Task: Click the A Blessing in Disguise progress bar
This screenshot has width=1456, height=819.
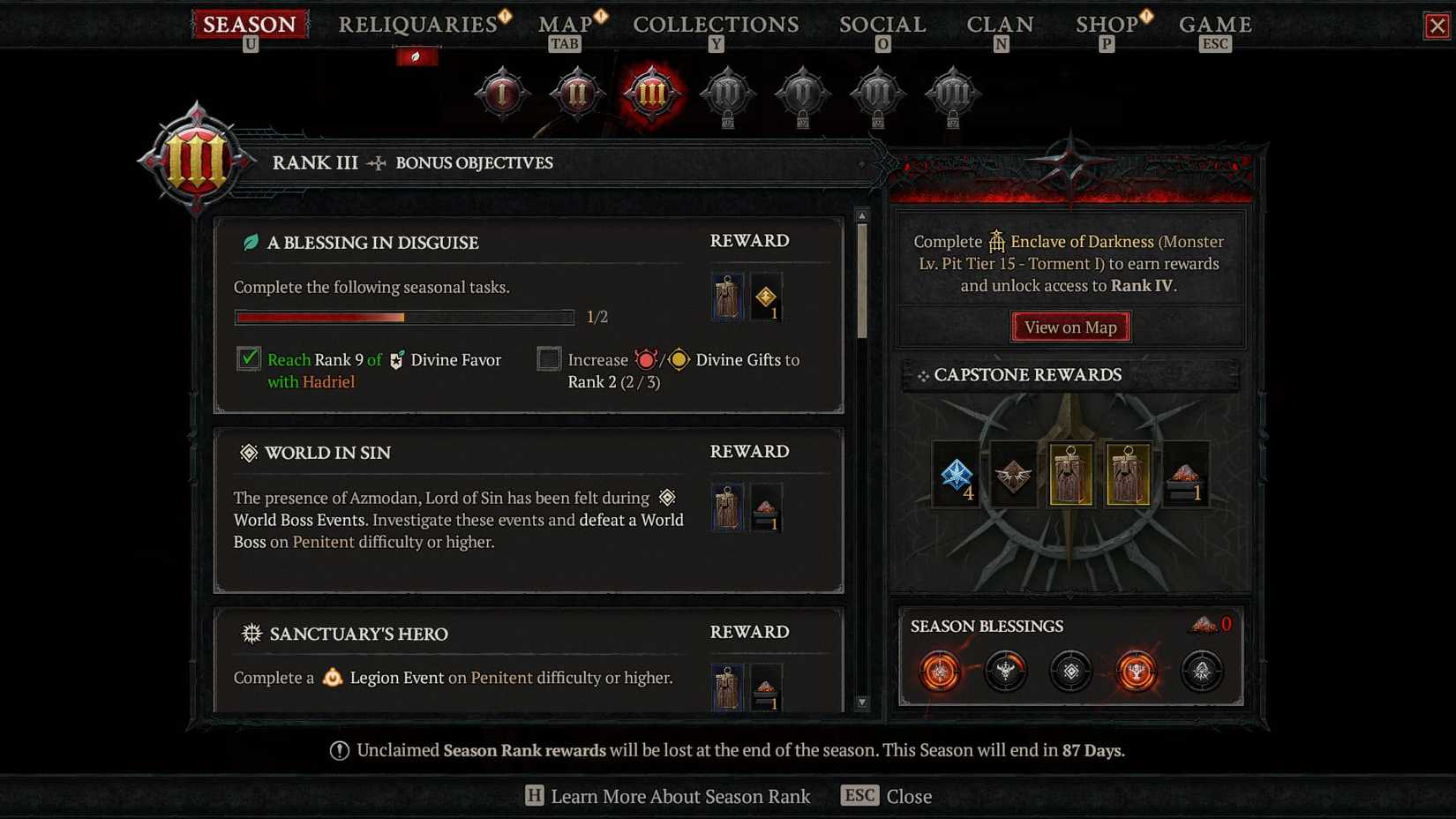Action: (404, 317)
